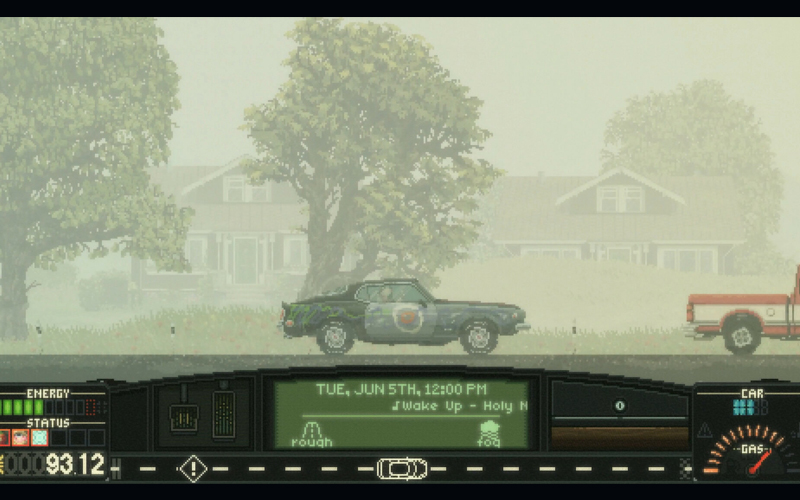
Task: Click the gear shifter on the dashboard
Action: pyautogui.click(x=183, y=416)
